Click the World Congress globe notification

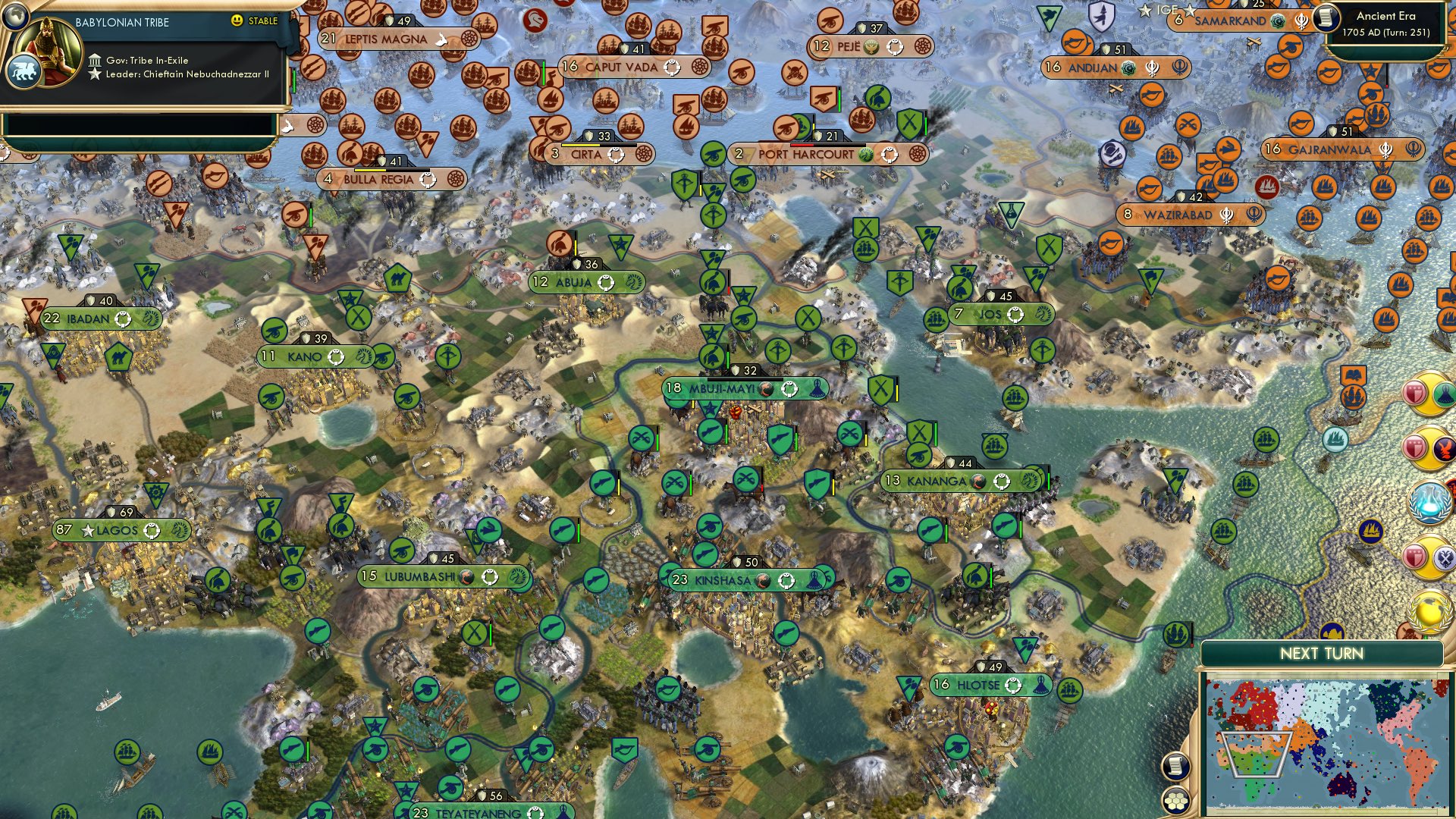(x=1429, y=610)
